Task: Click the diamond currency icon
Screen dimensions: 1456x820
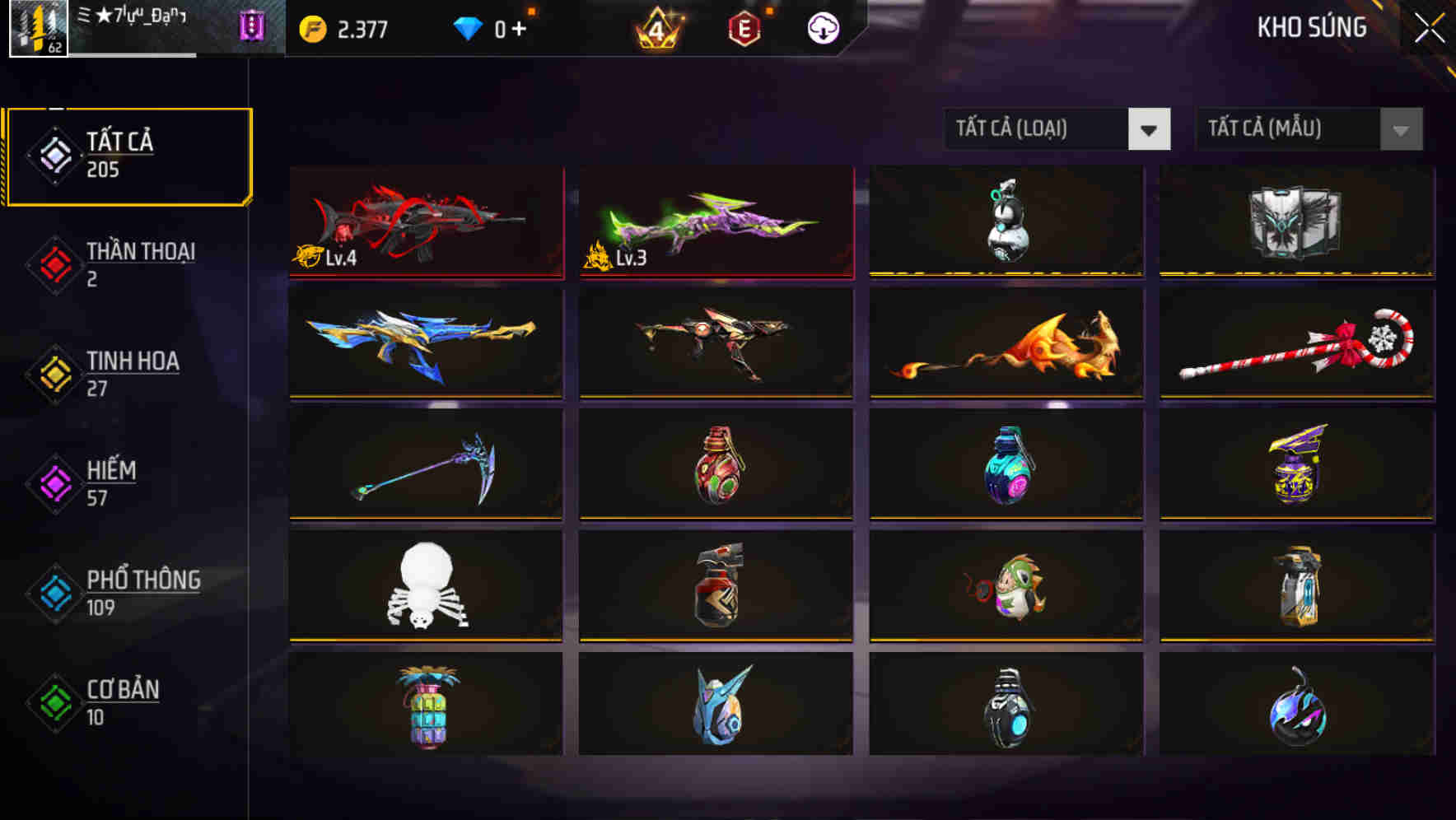Action: [x=469, y=27]
